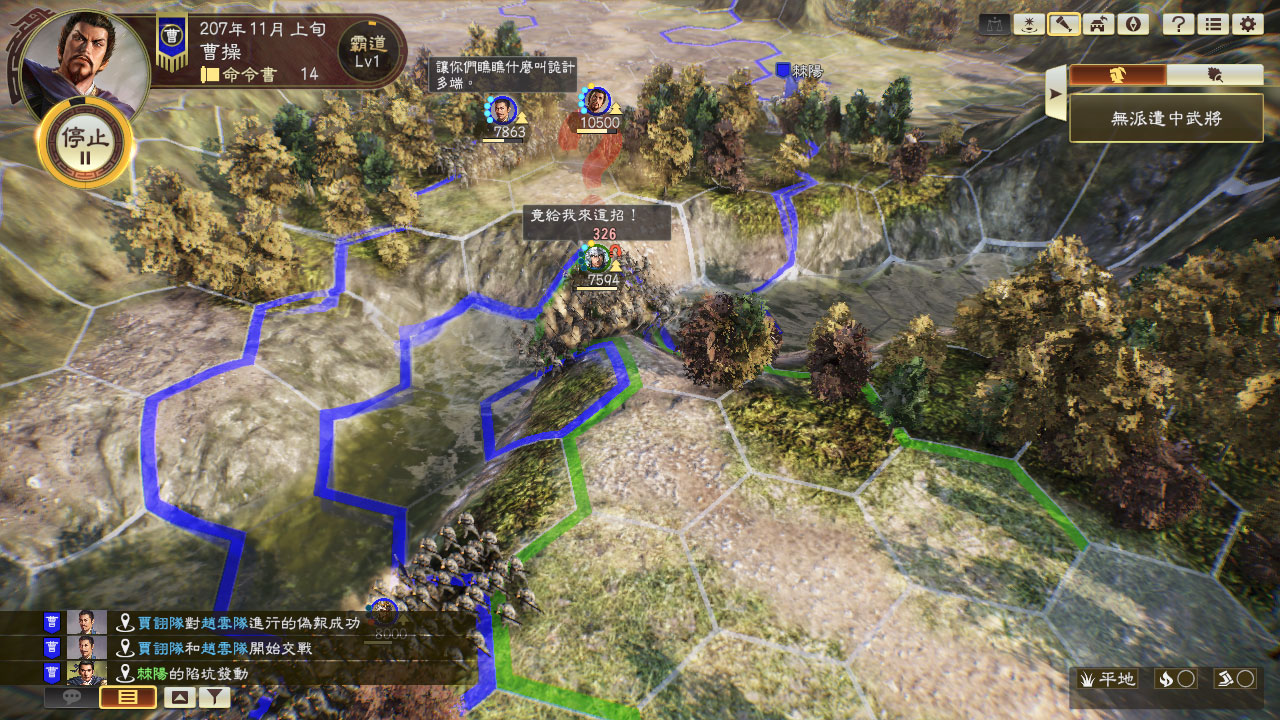This screenshot has height=720, width=1280.
Task: Select the army unit with 10500 troops
Action: [597, 102]
